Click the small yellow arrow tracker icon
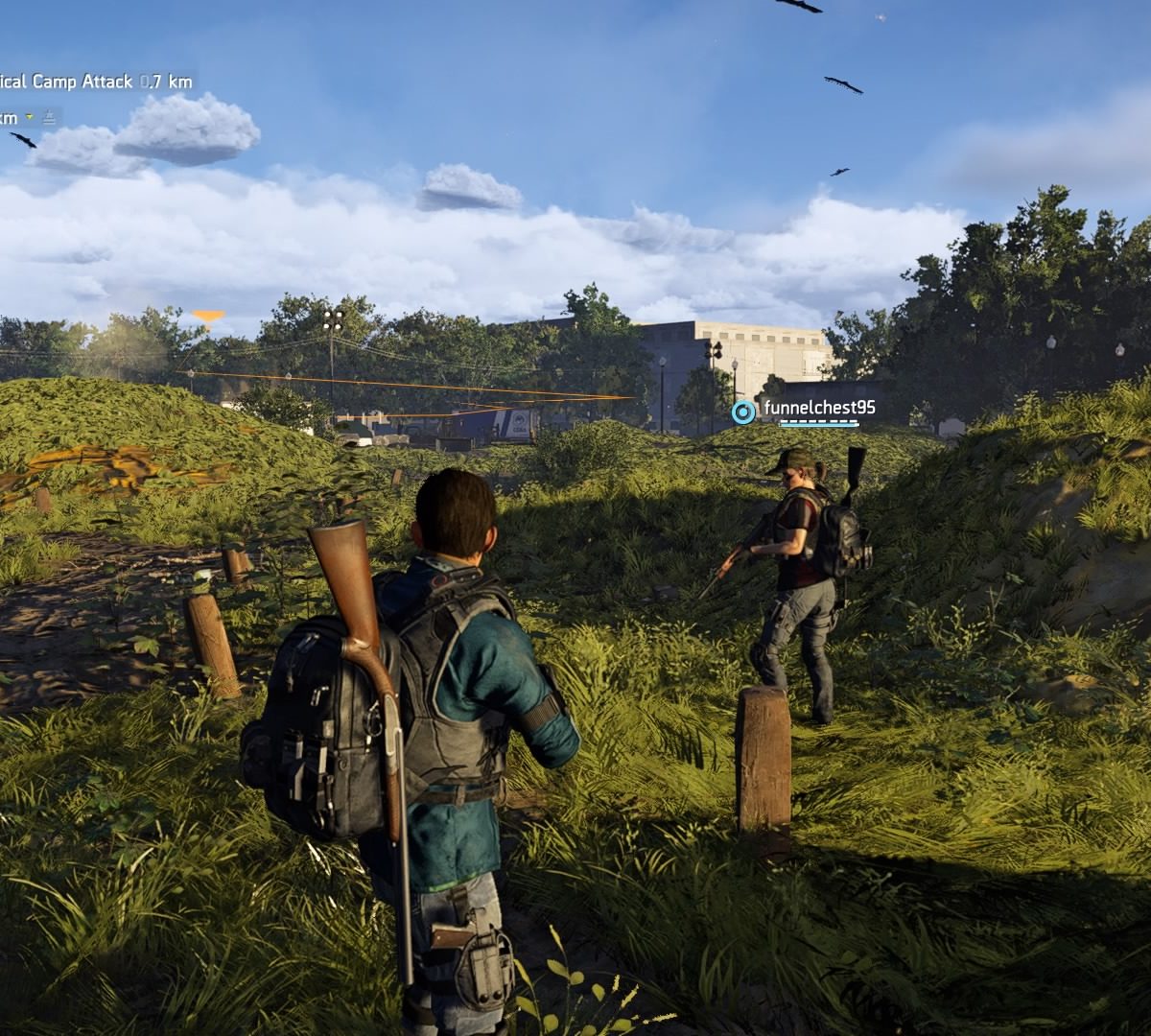This screenshot has width=1151, height=1036. pos(30,117)
